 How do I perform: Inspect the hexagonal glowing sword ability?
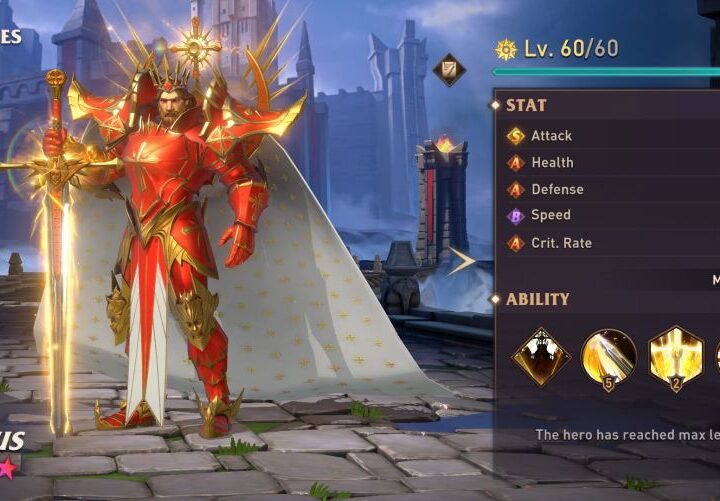(675, 357)
